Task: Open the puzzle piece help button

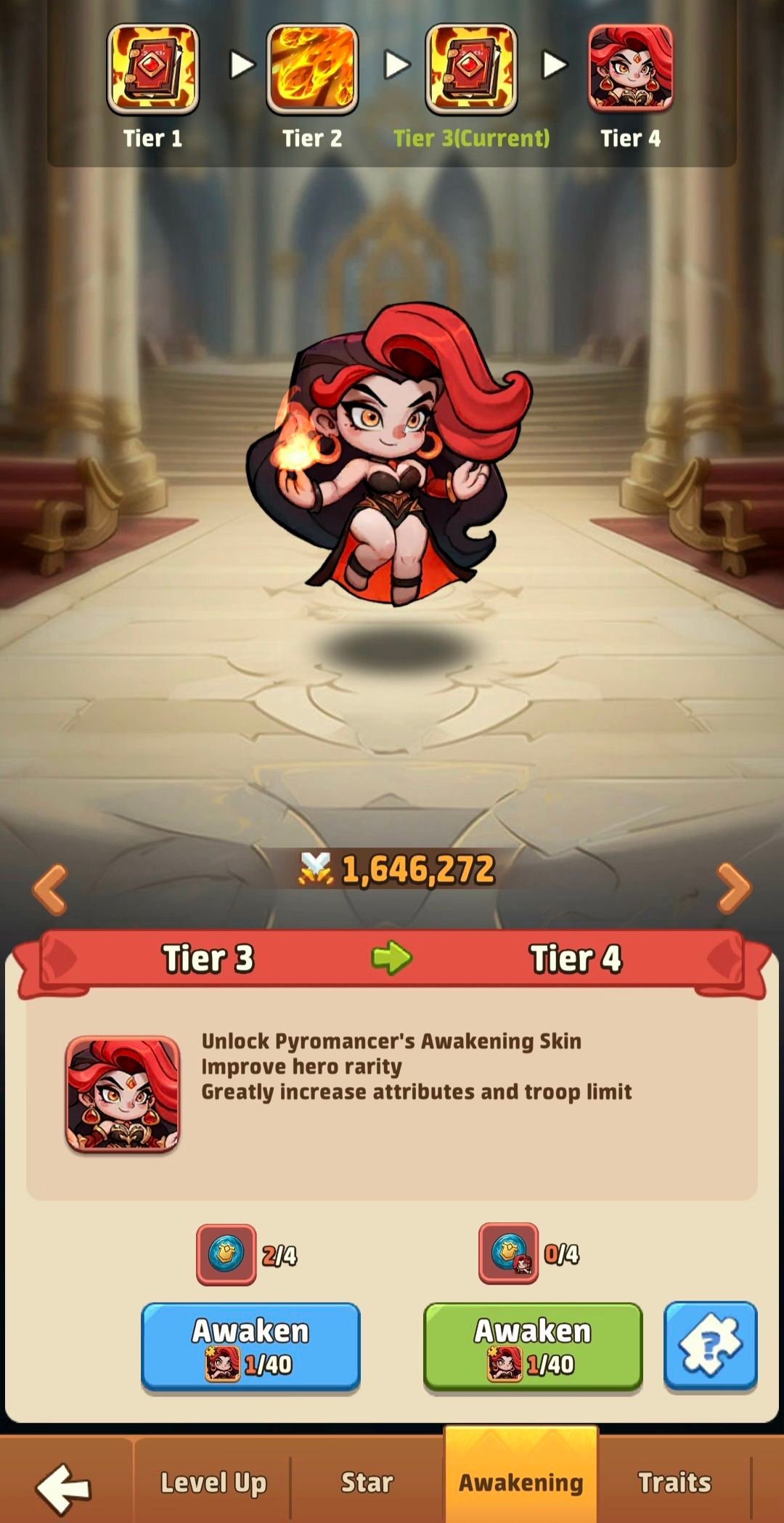Action: pyautogui.click(x=710, y=1346)
